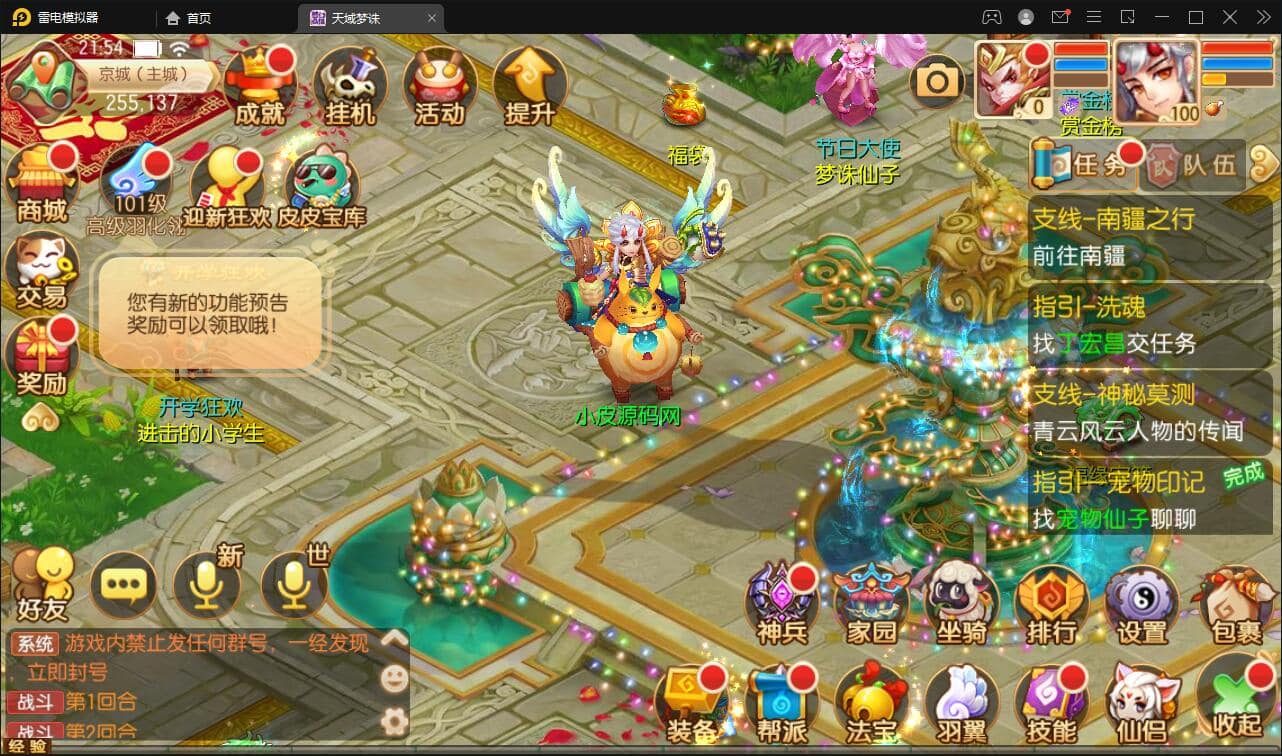Open the 技能 skills menu

pos(1051,704)
